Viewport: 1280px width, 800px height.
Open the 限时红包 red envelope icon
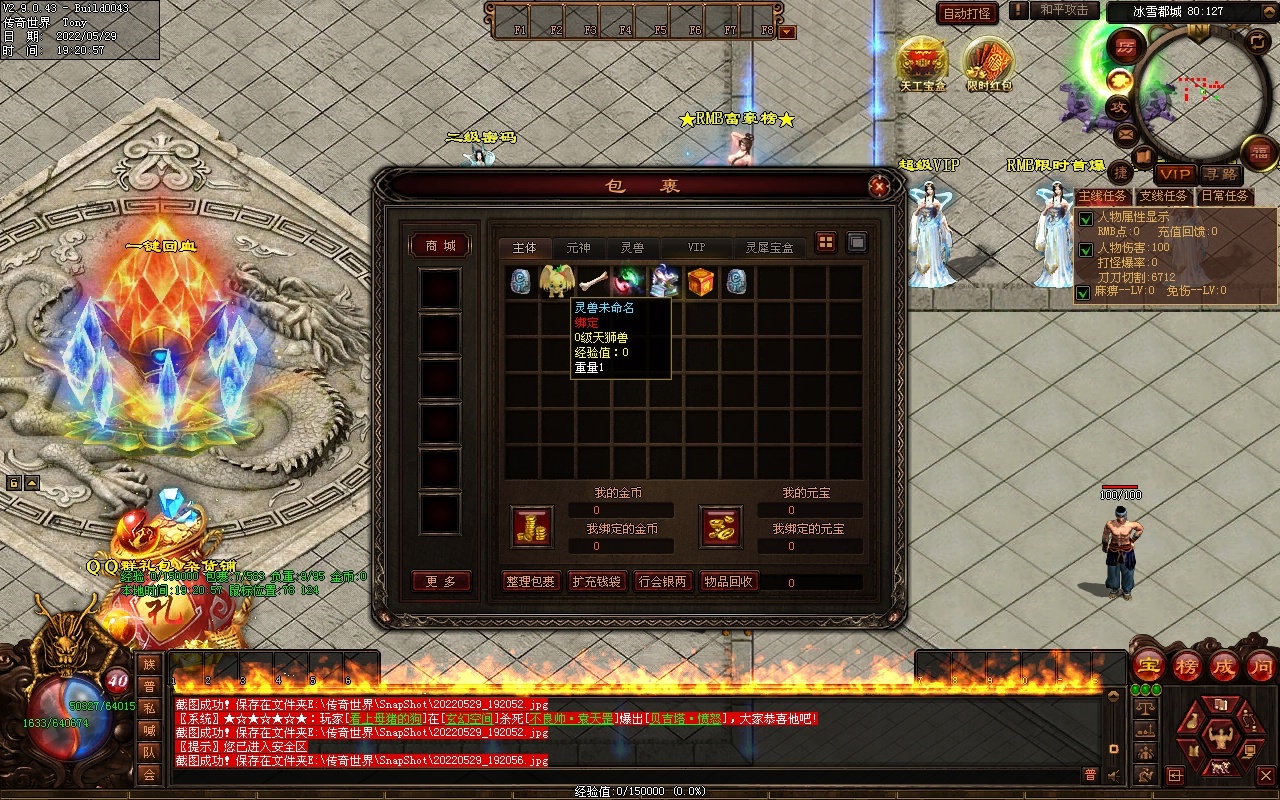pyautogui.click(x=989, y=62)
